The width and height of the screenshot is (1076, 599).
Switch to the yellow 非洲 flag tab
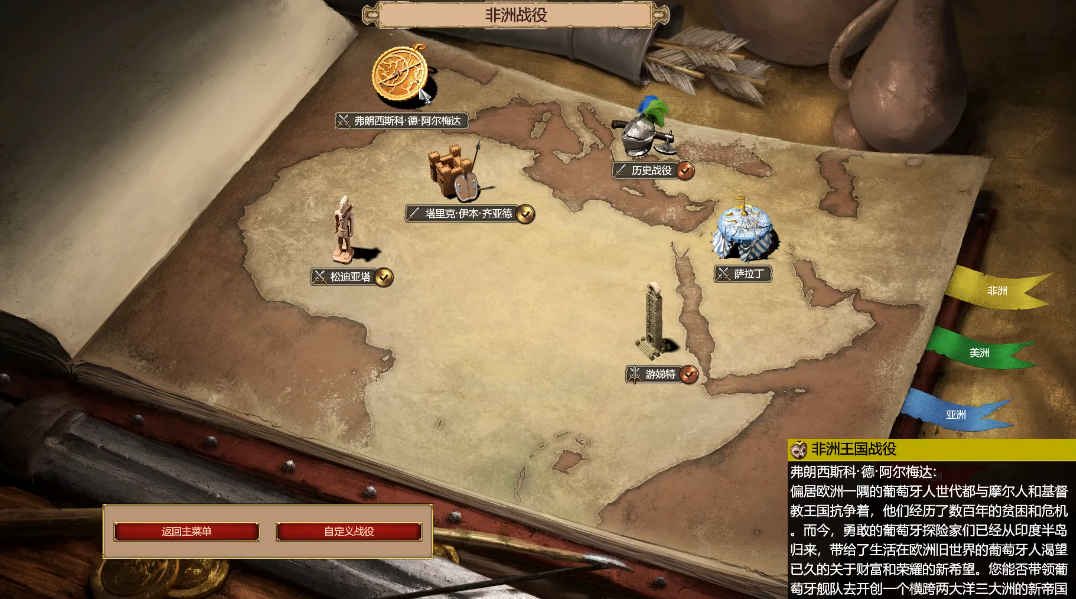(x=996, y=290)
